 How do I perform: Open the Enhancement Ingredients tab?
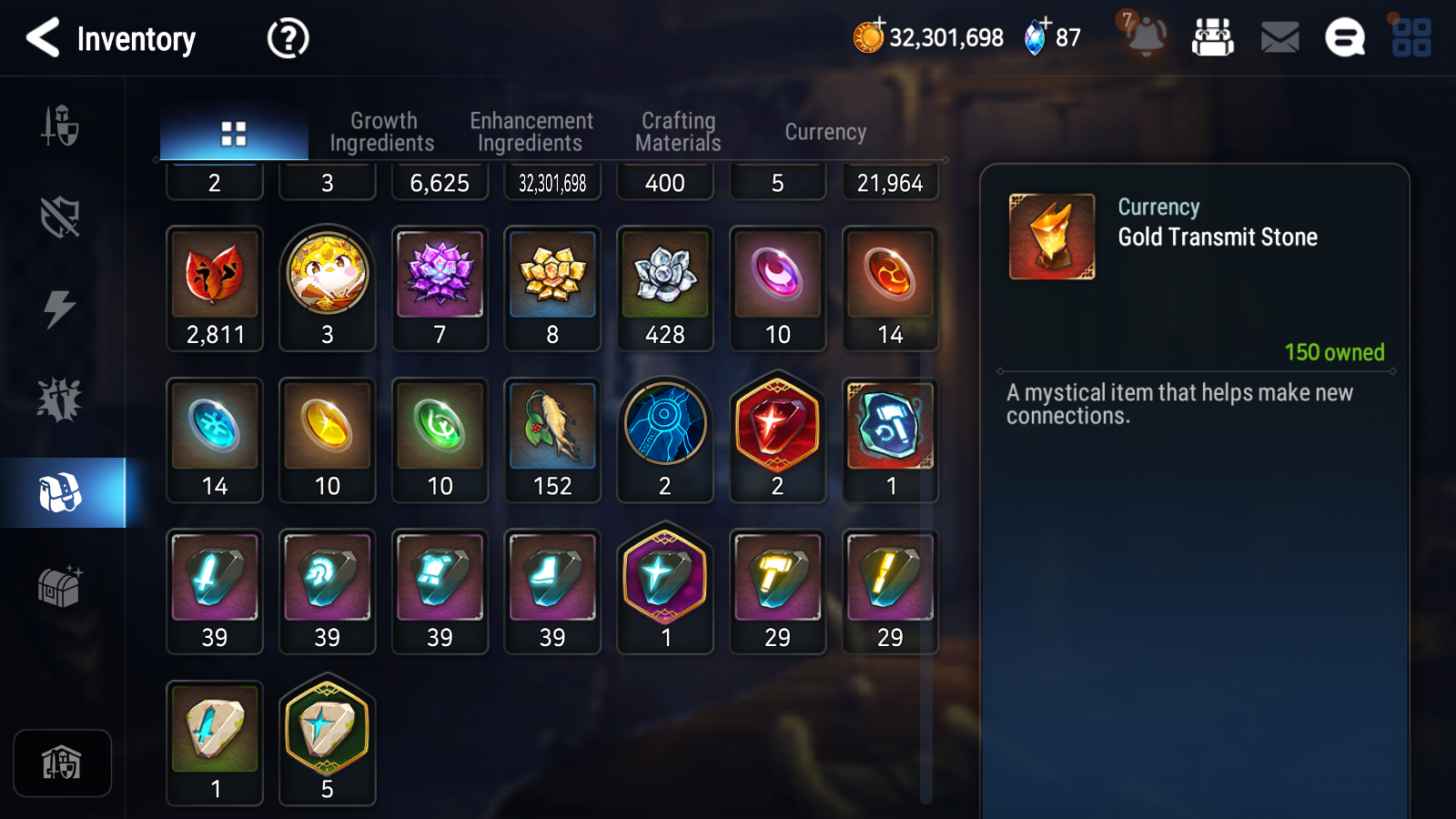point(531,132)
